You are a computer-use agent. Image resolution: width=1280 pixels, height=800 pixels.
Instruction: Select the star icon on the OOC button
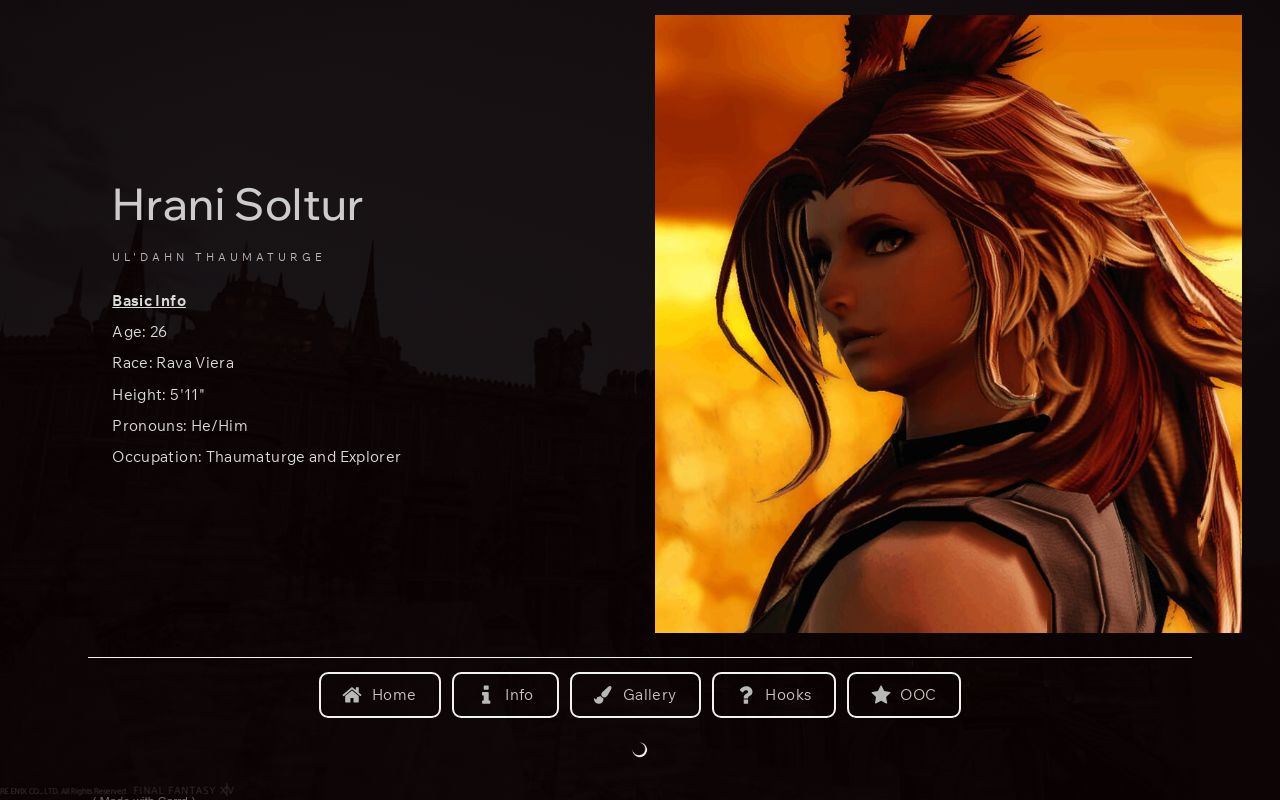tap(881, 695)
